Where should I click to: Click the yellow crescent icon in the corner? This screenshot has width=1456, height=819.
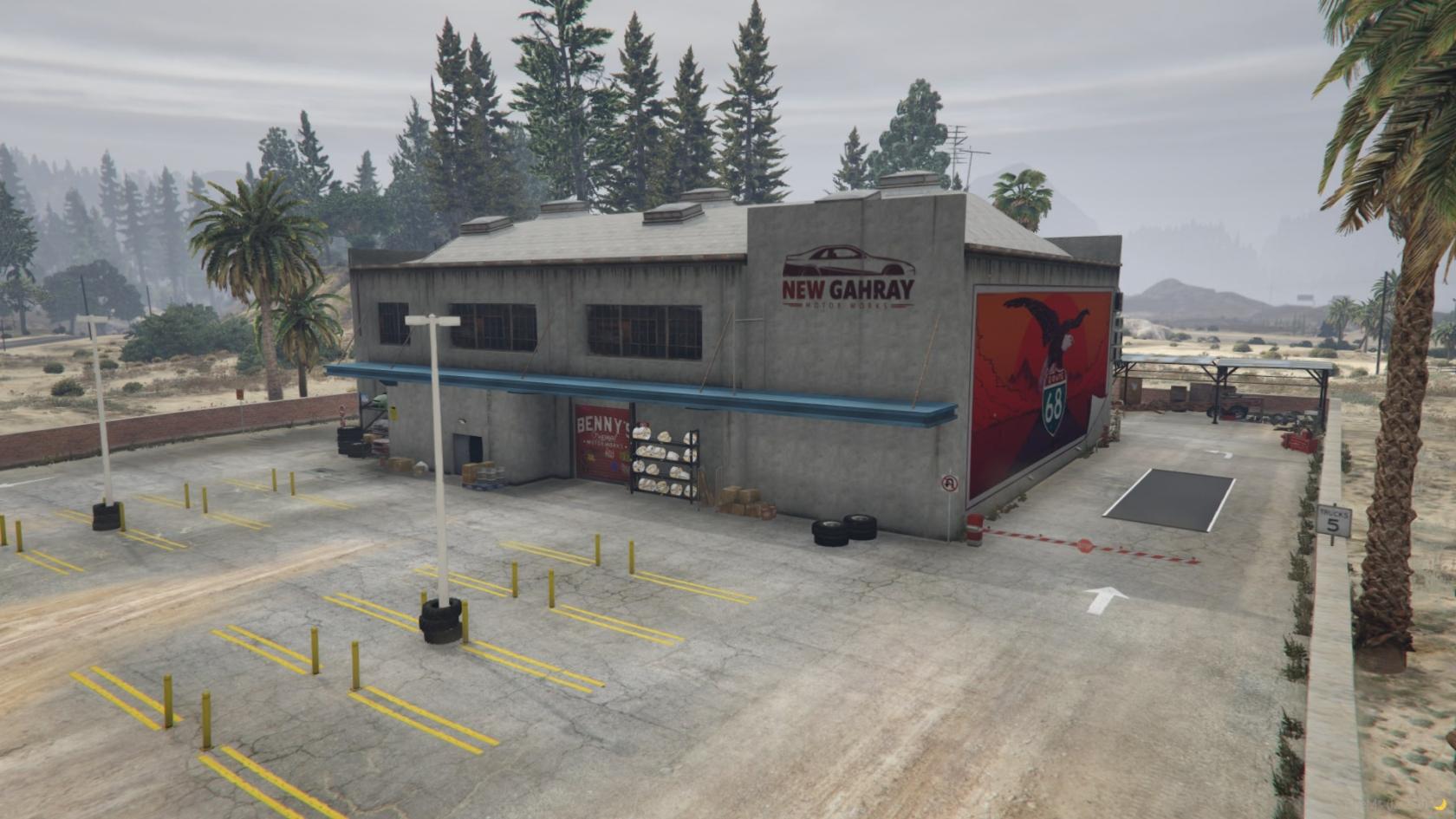(1440, 803)
